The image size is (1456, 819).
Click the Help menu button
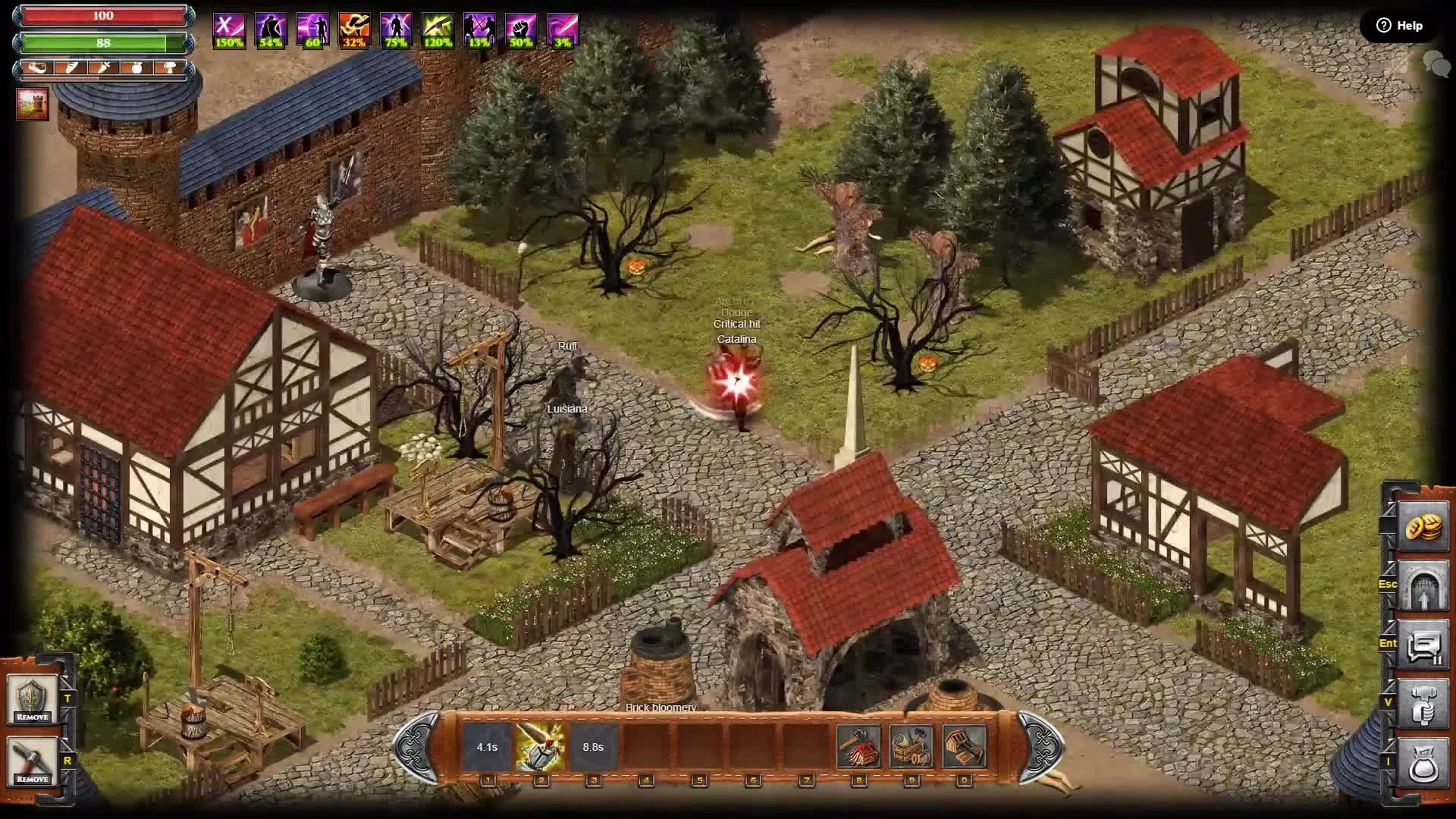point(1399,25)
